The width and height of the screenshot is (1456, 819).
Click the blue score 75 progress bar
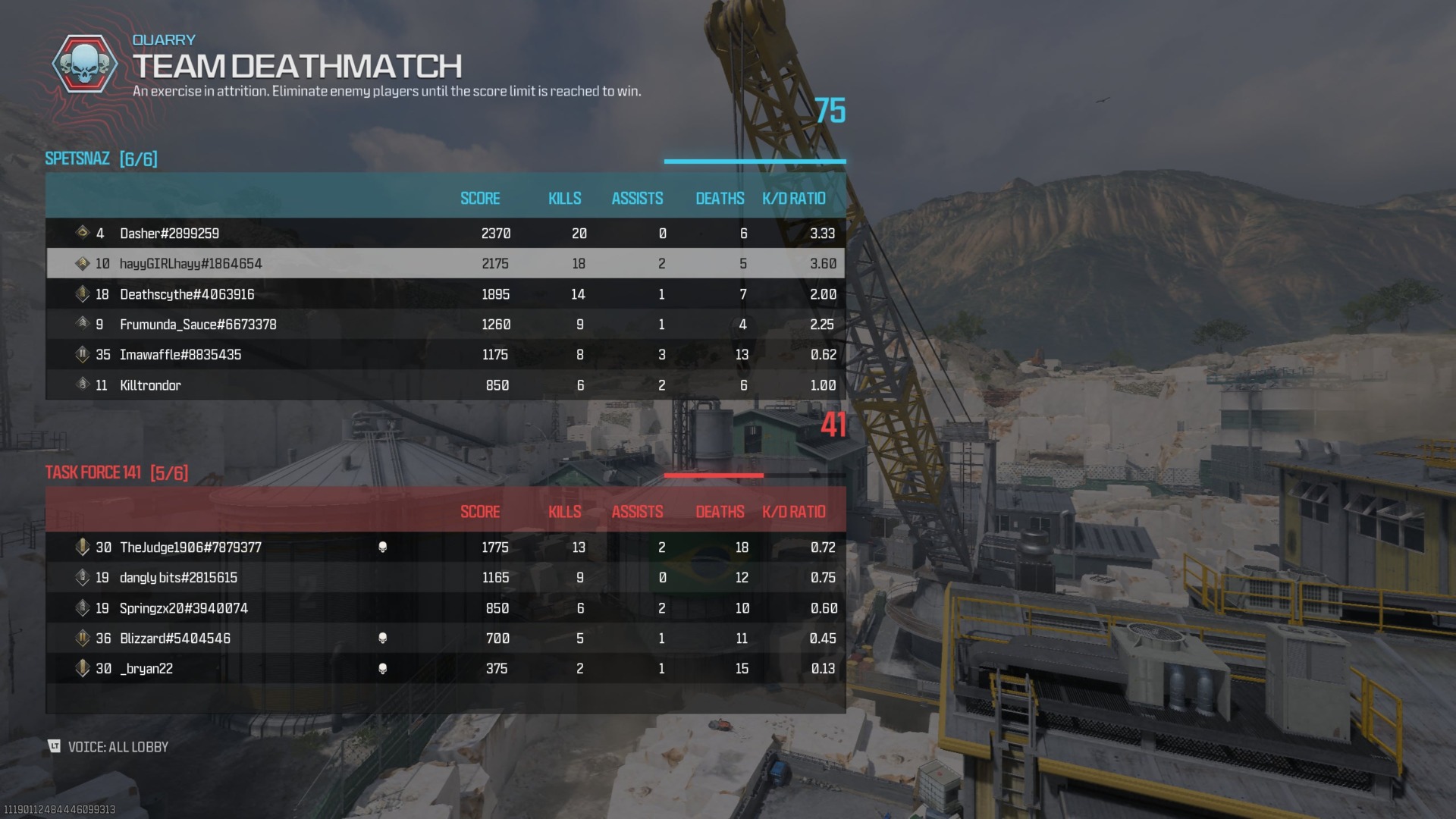coord(755,161)
